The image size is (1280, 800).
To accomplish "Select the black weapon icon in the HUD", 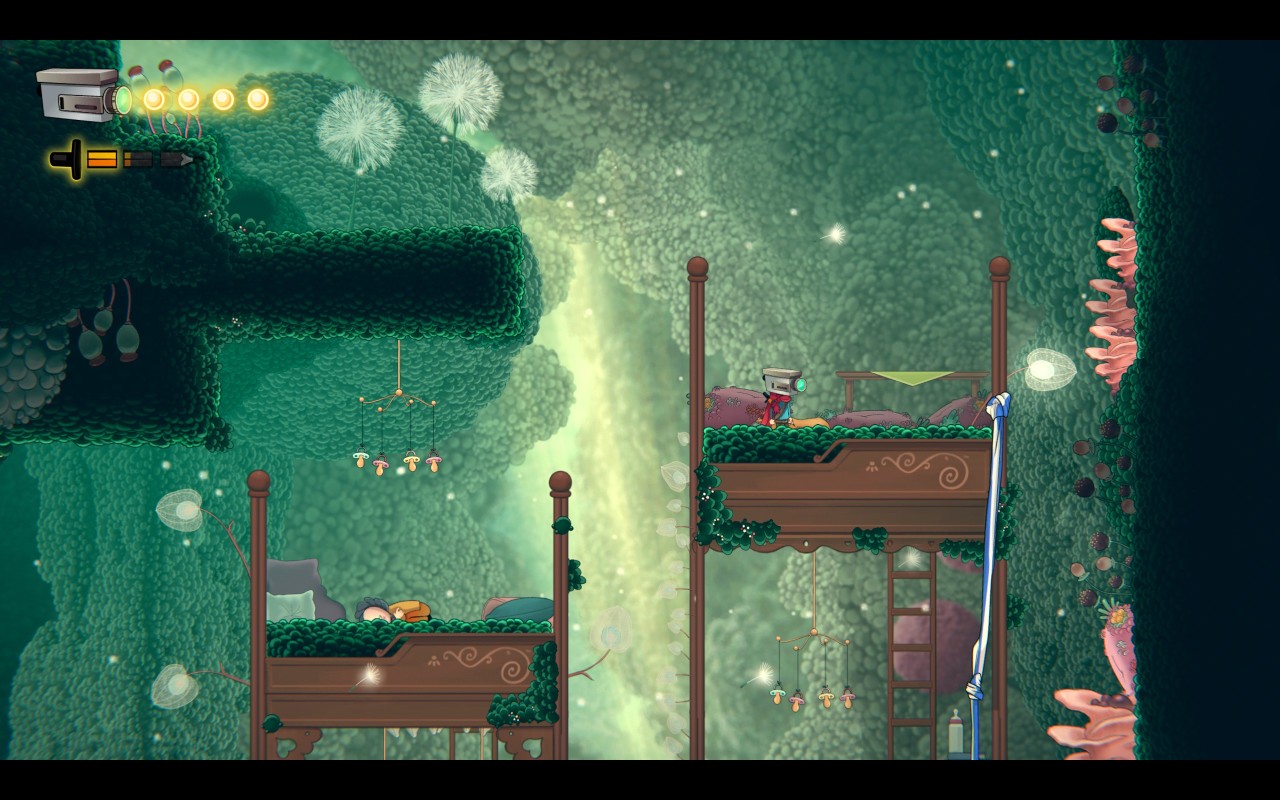I will point(68,159).
